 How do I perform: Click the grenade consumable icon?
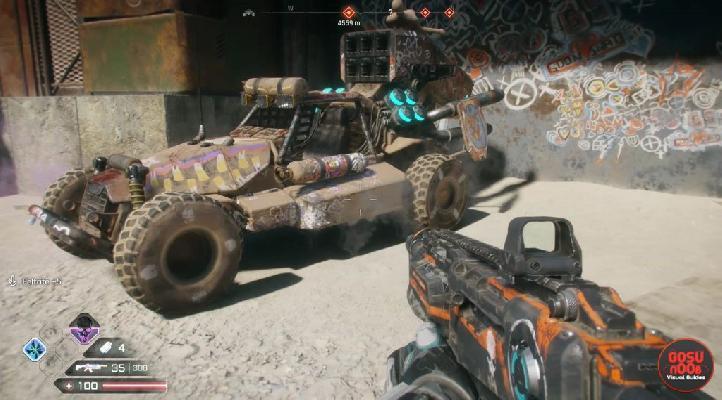coord(106,348)
